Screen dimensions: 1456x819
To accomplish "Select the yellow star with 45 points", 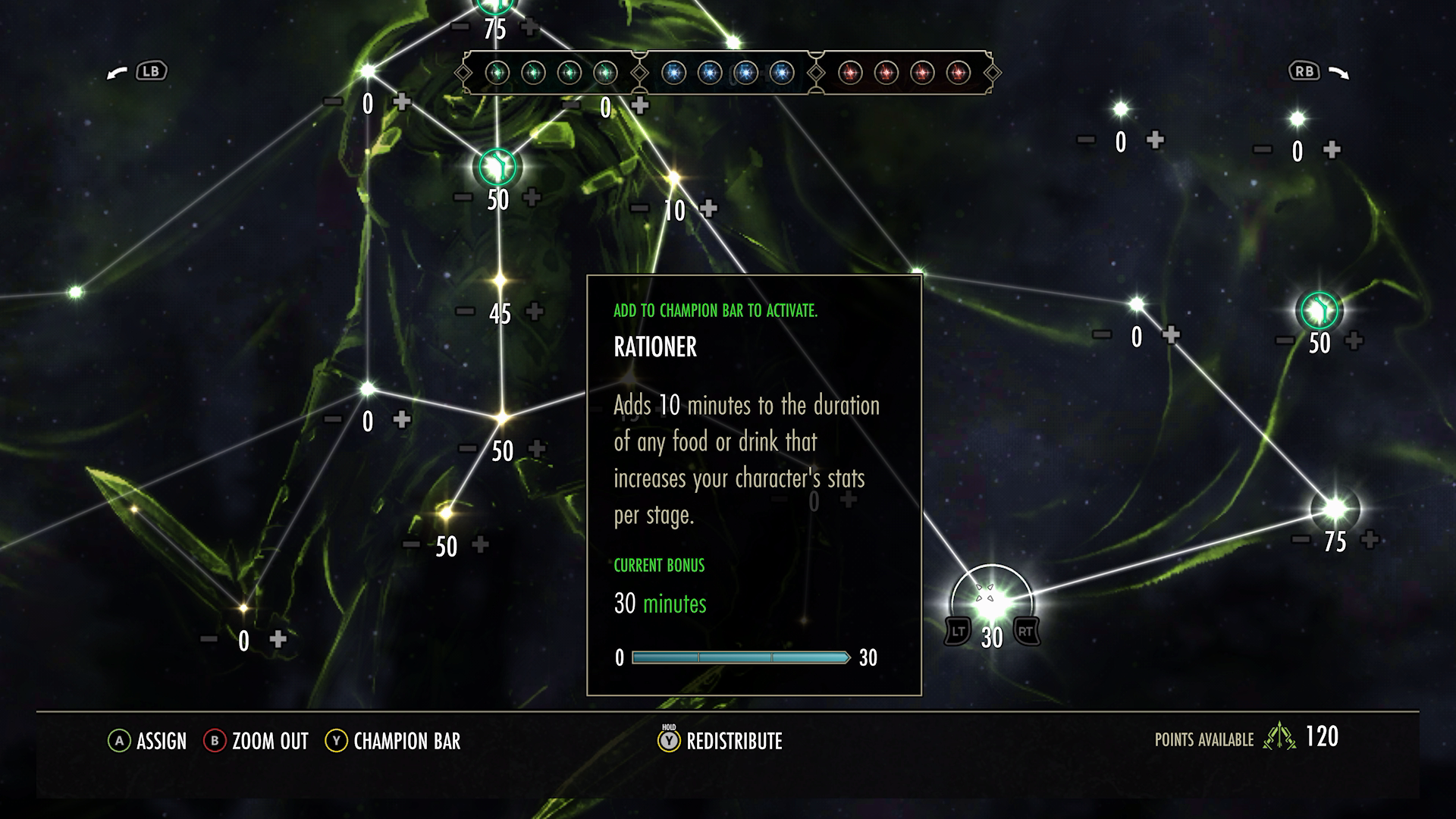I will tap(499, 281).
